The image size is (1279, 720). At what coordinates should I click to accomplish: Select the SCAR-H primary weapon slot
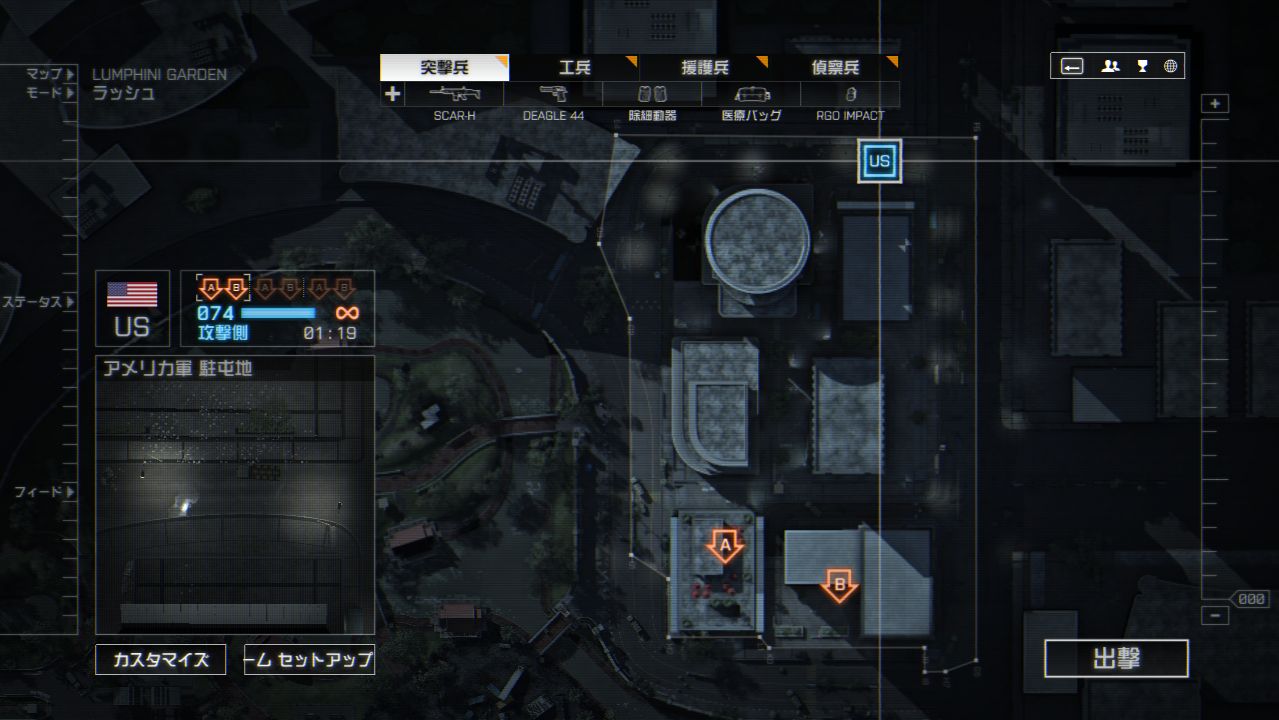point(454,95)
